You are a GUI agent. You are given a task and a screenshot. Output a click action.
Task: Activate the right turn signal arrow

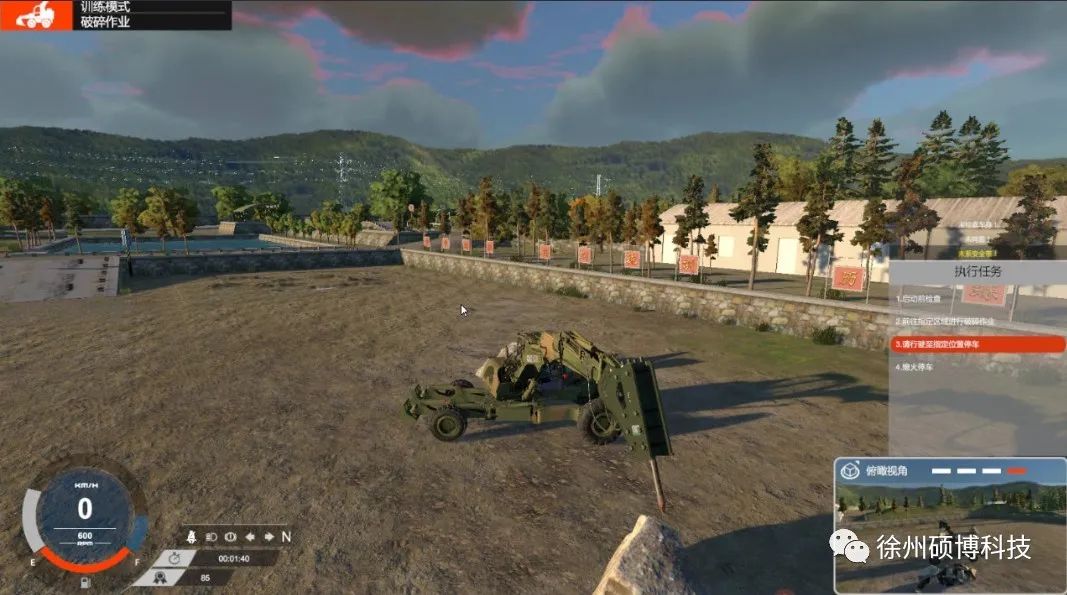268,536
